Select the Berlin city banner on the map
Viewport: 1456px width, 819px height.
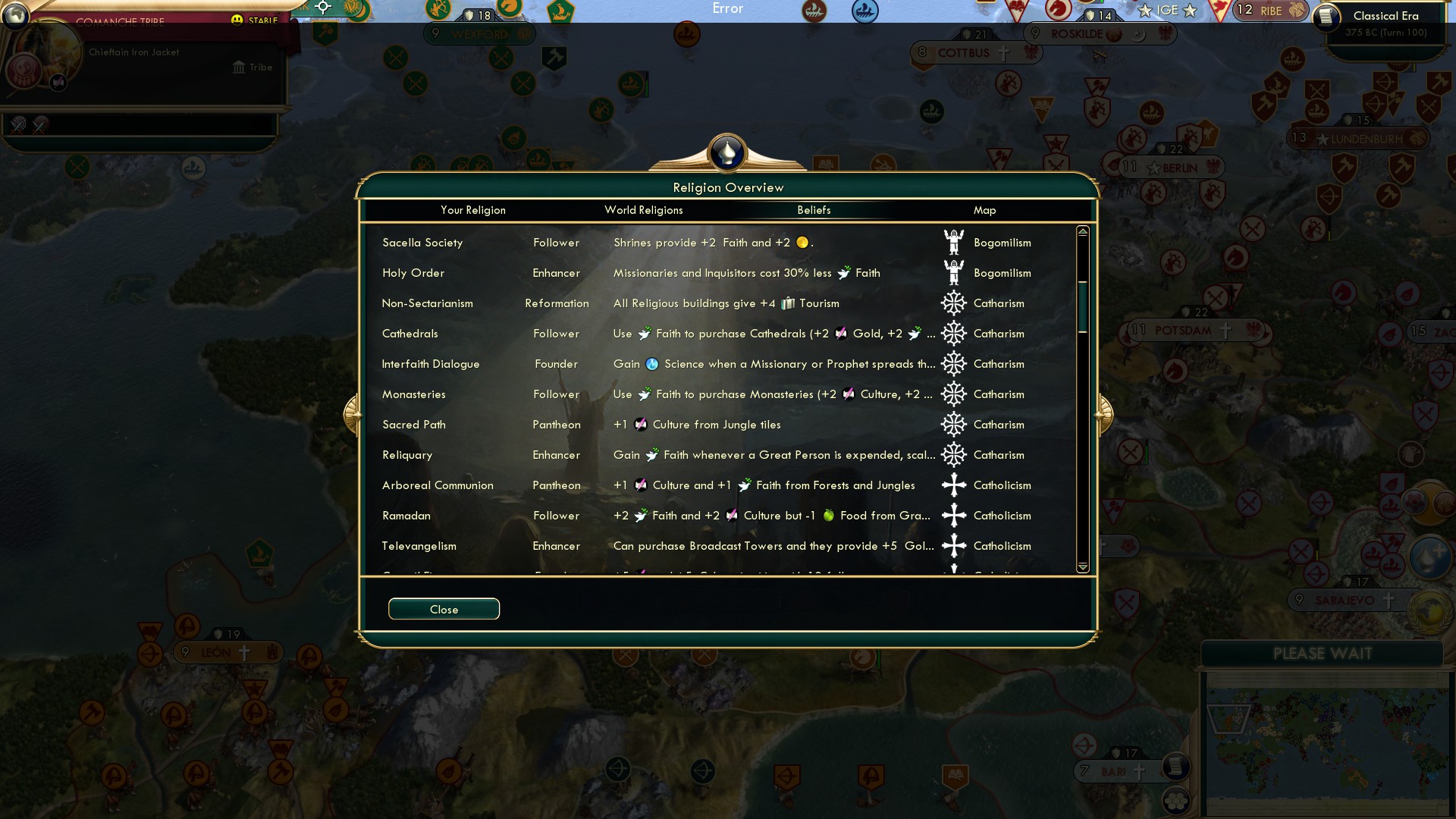(1170, 167)
